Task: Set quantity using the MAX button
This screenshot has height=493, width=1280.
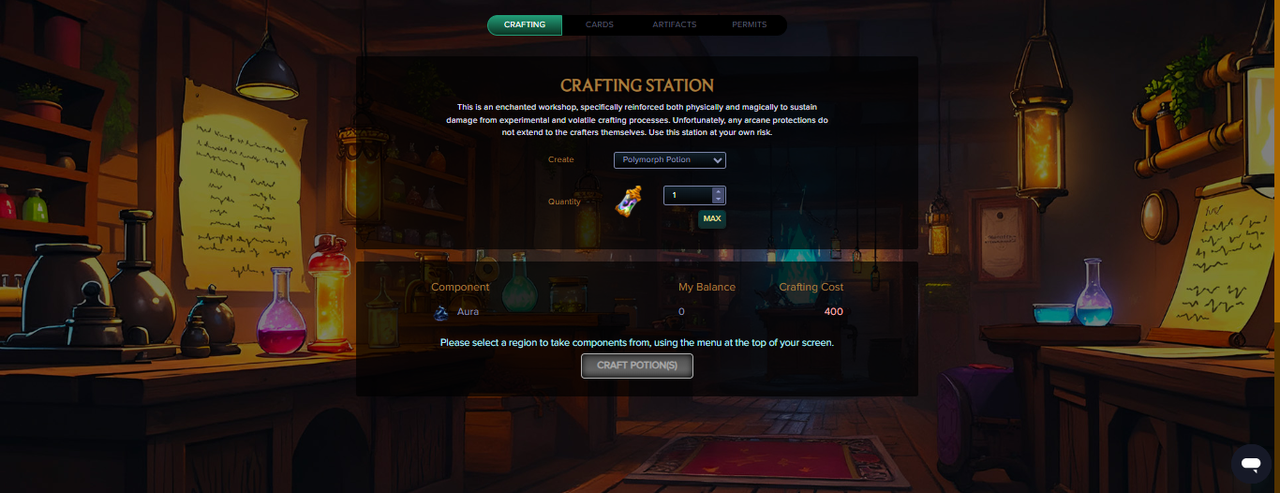Action: [712, 218]
